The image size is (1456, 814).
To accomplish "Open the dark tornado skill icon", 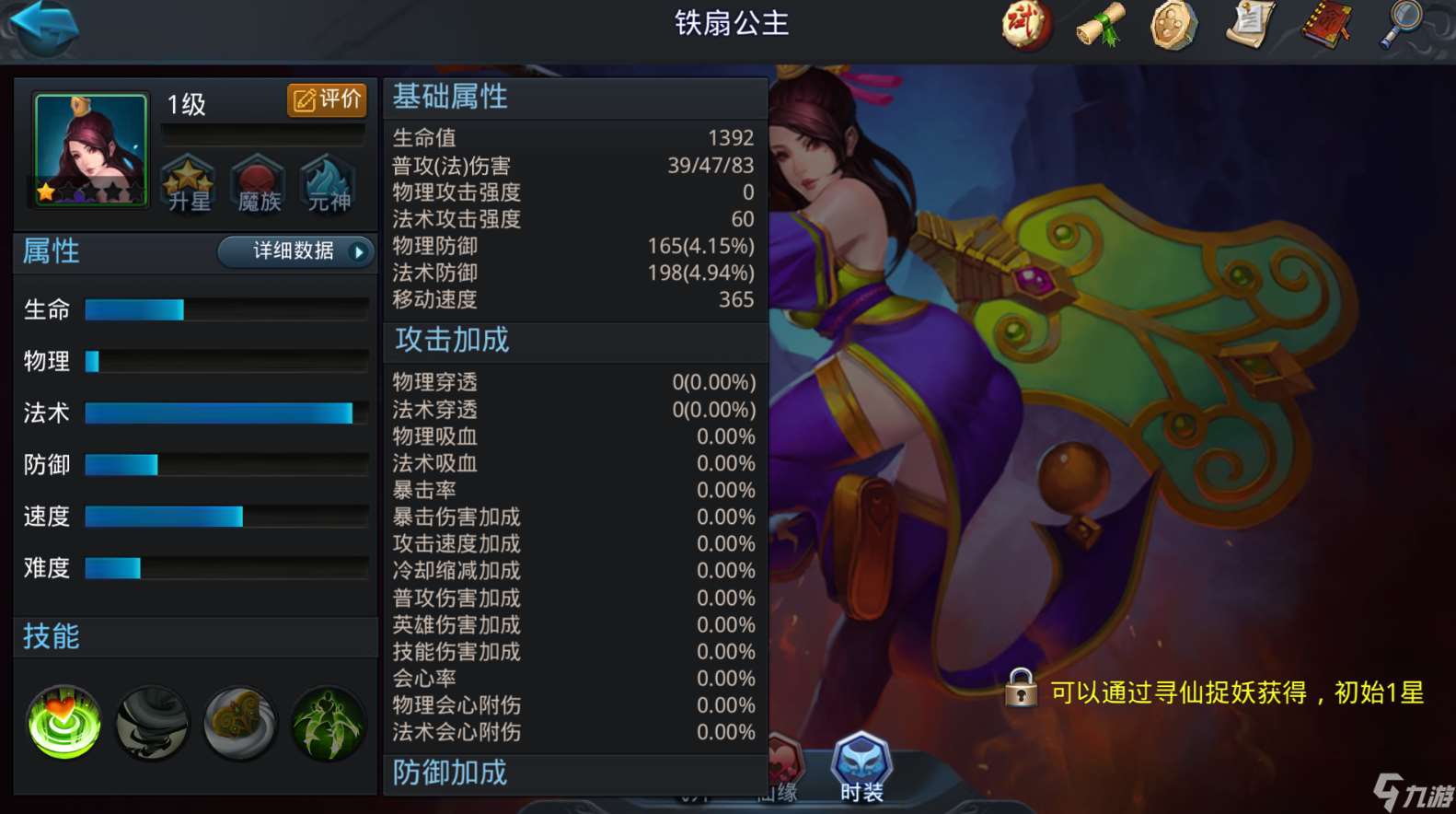I will [150, 724].
